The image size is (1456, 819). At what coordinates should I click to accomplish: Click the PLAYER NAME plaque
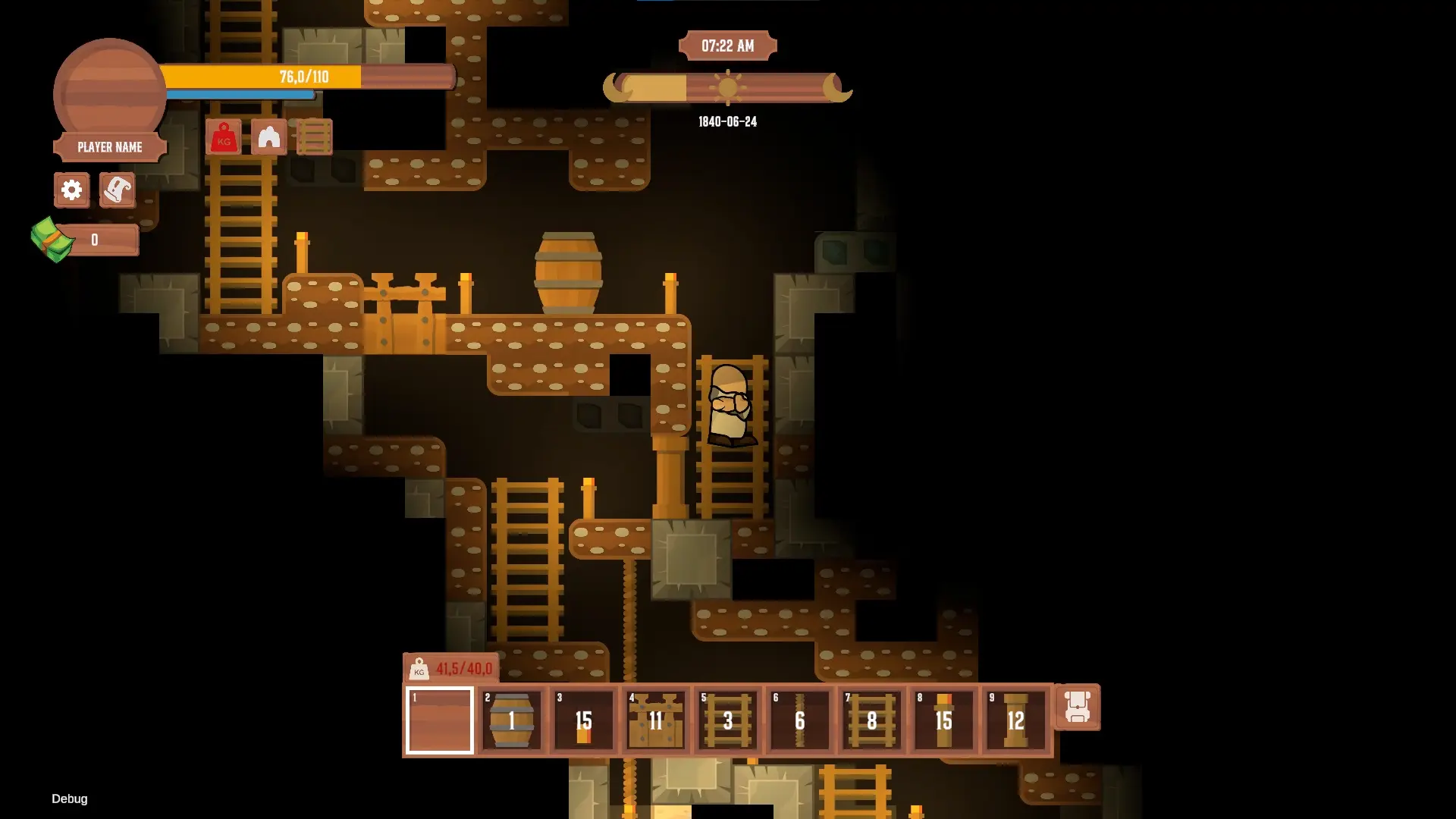pyautogui.click(x=109, y=146)
